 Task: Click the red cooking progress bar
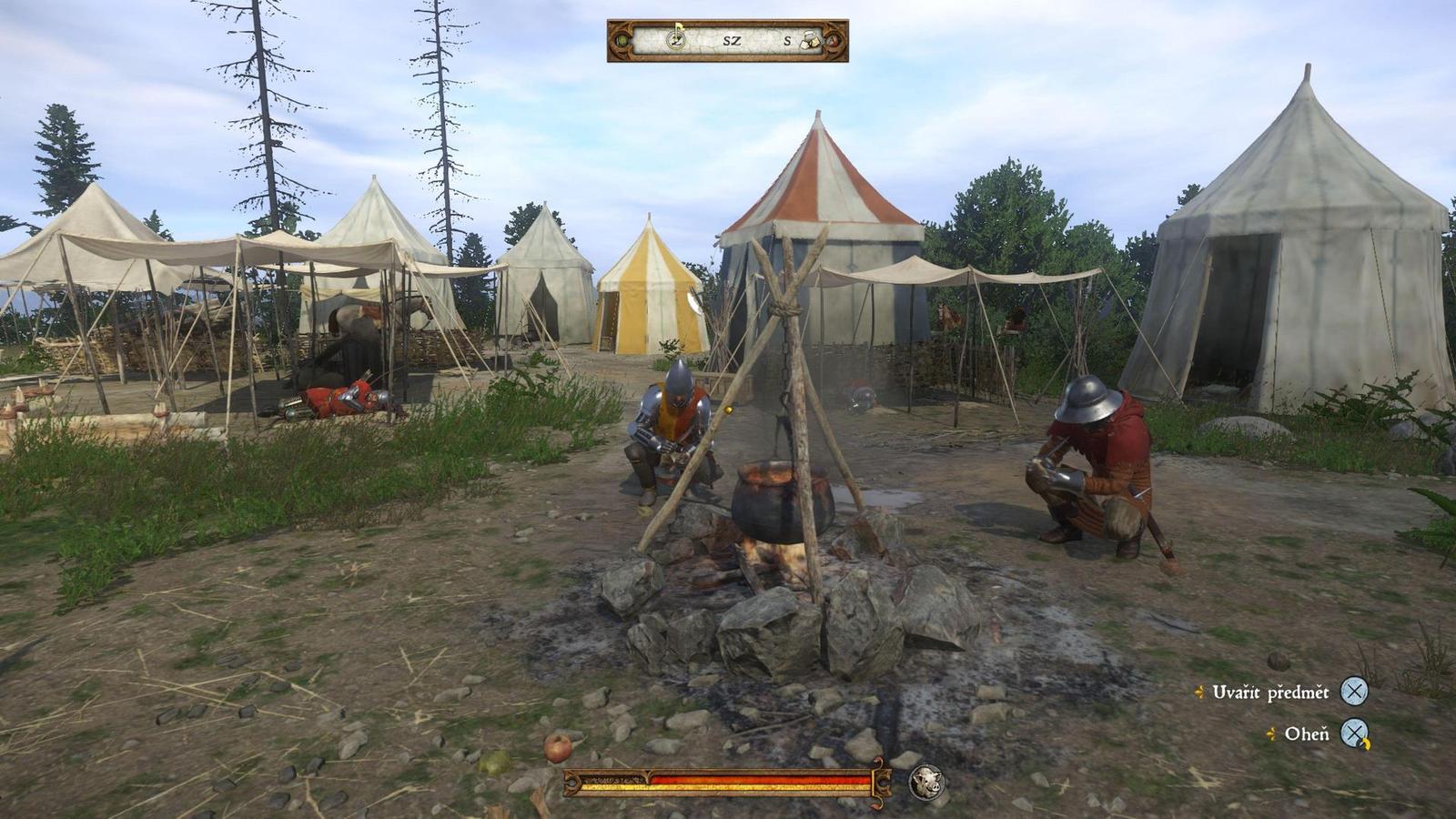[763, 778]
